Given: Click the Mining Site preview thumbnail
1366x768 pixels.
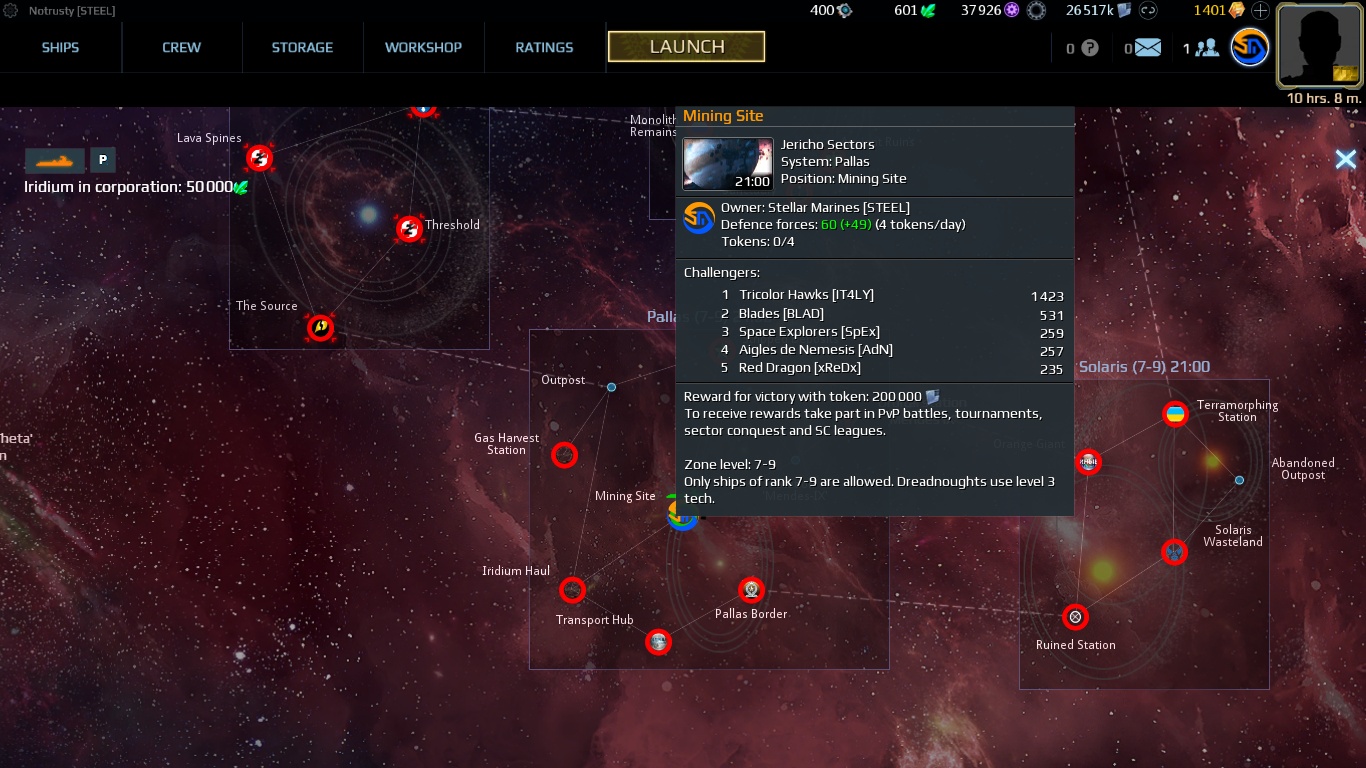Looking at the screenshot, I should pos(728,163).
